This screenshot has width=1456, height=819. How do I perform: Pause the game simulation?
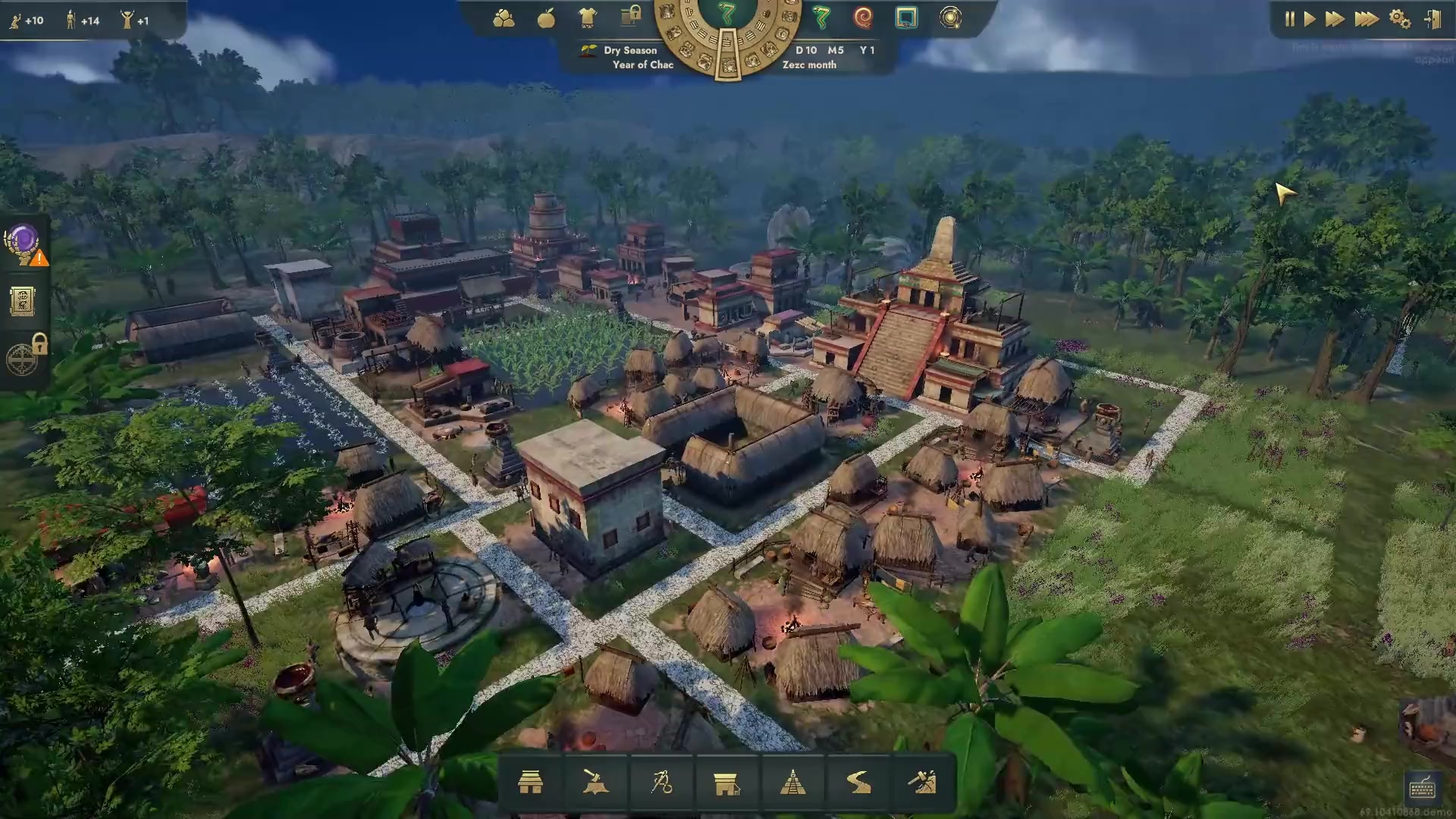1289,20
